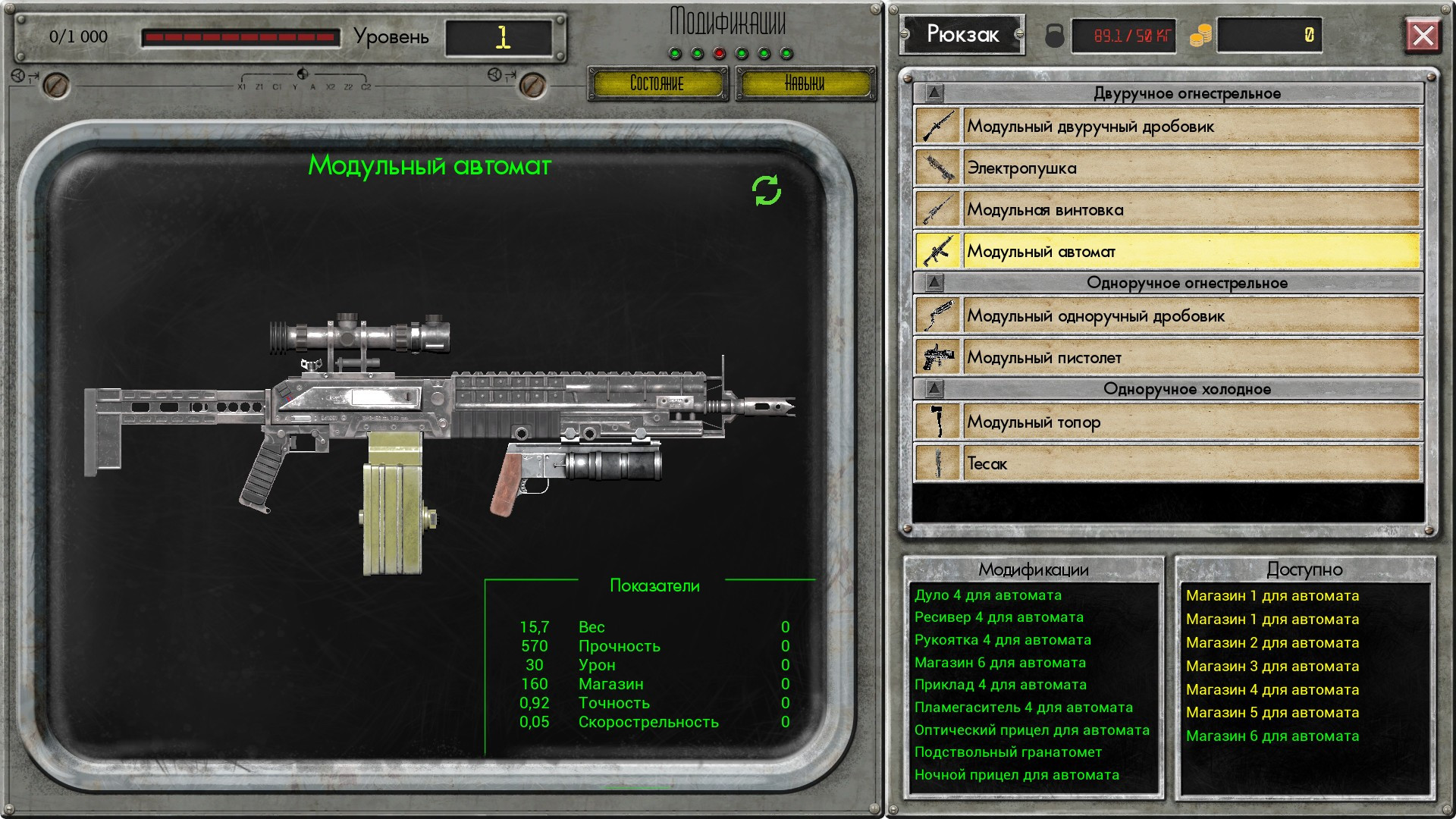Select Подствольный гранатомет modification
The image size is (1456, 819).
click(x=1009, y=752)
